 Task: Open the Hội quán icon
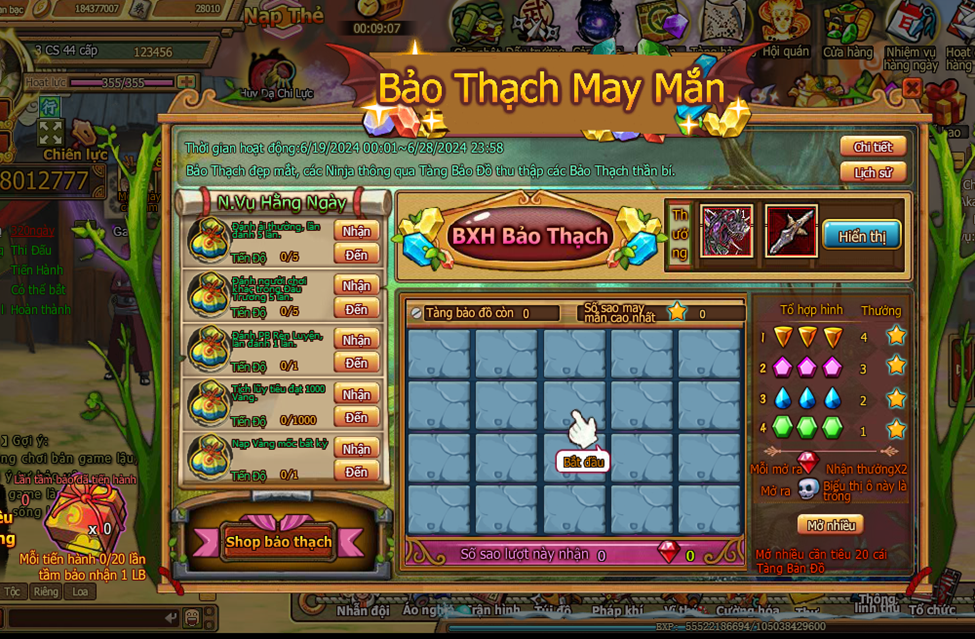(786, 28)
